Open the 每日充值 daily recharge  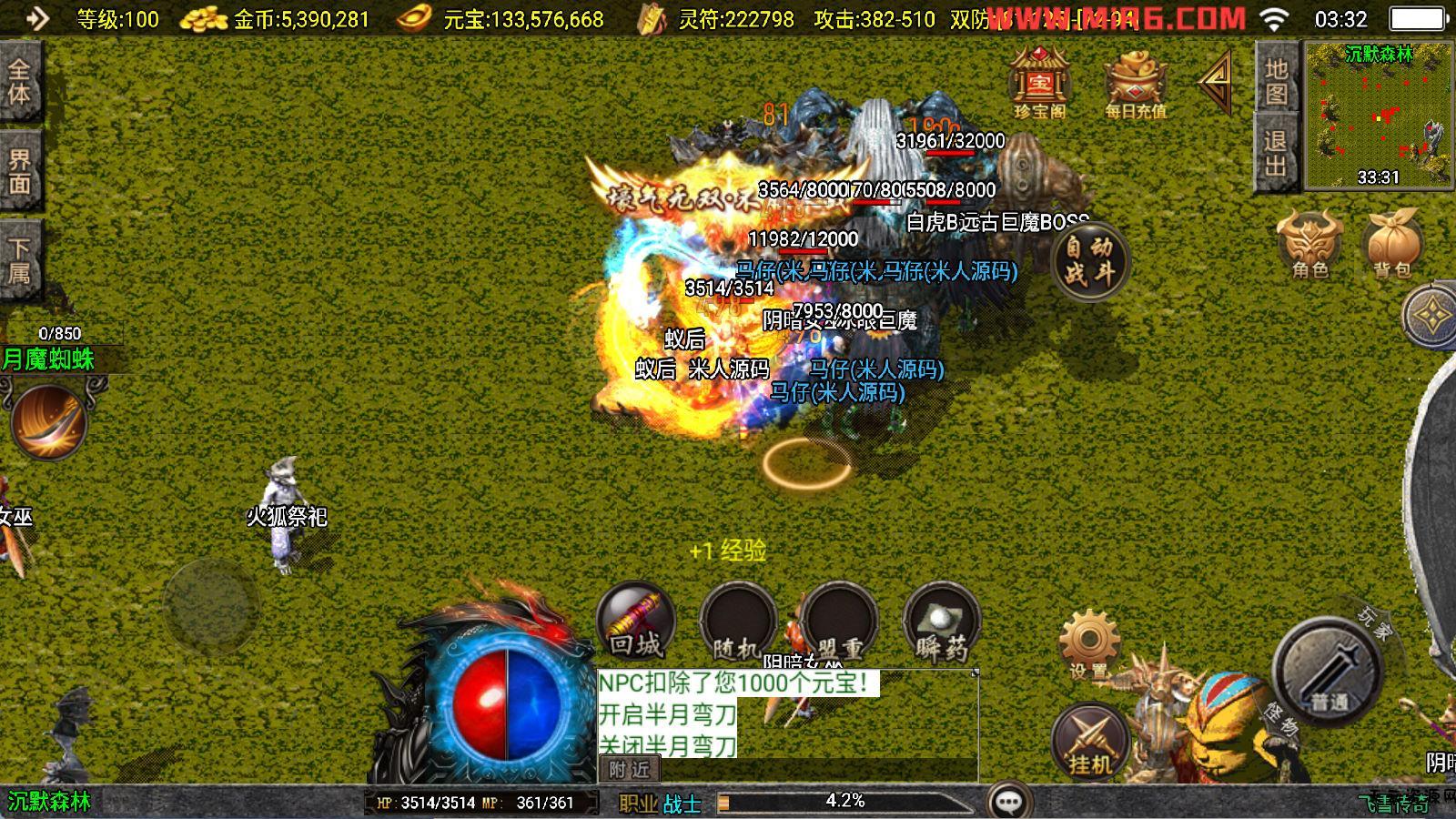tap(1135, 86)
